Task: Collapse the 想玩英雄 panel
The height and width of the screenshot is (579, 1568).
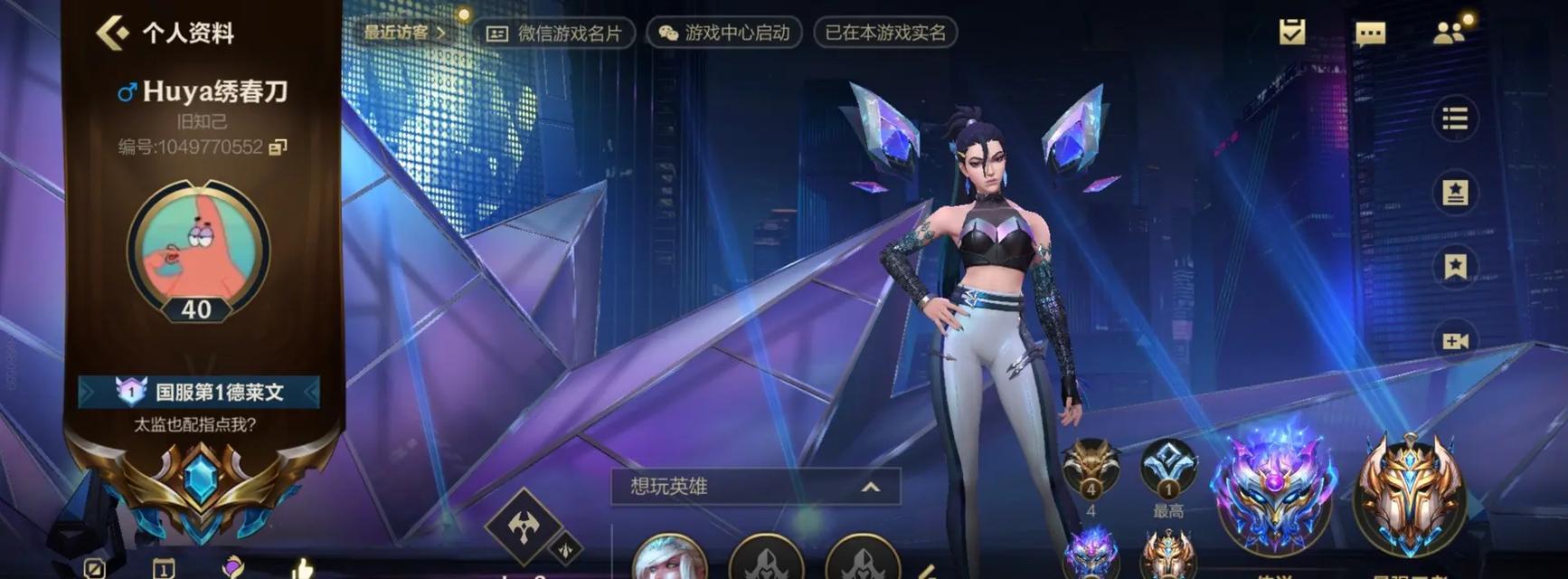Action: [870, 487]
